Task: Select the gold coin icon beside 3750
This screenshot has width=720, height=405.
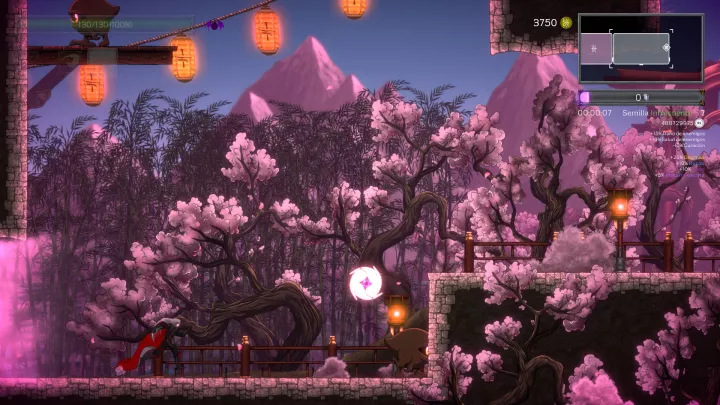Action: tap(566, 23)
